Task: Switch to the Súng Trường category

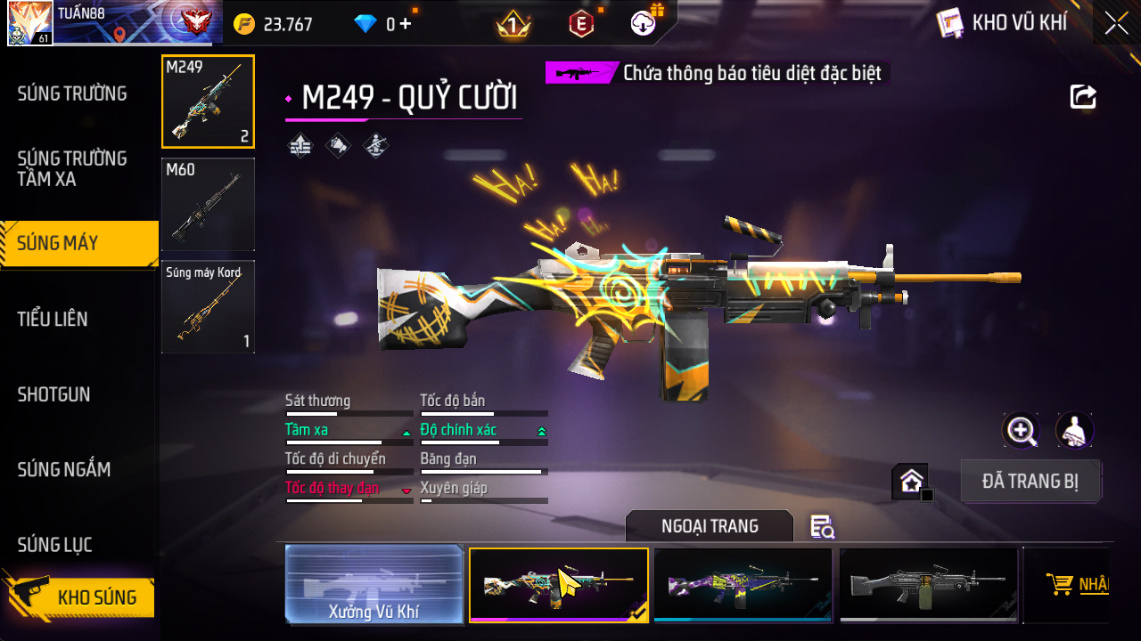Action: pyautogui.click(x=72, y=94)
